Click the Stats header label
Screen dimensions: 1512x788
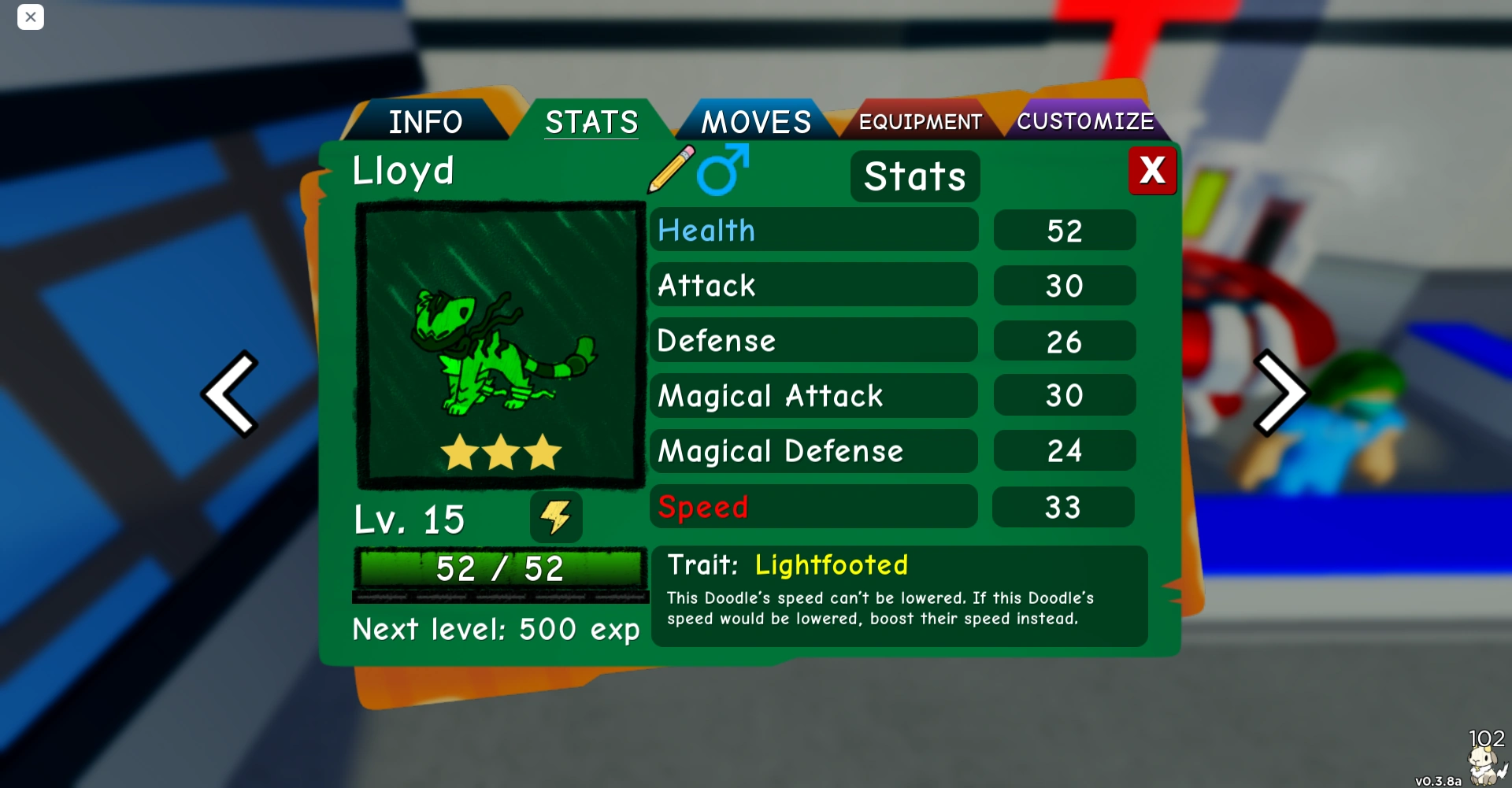click(913, 176)
